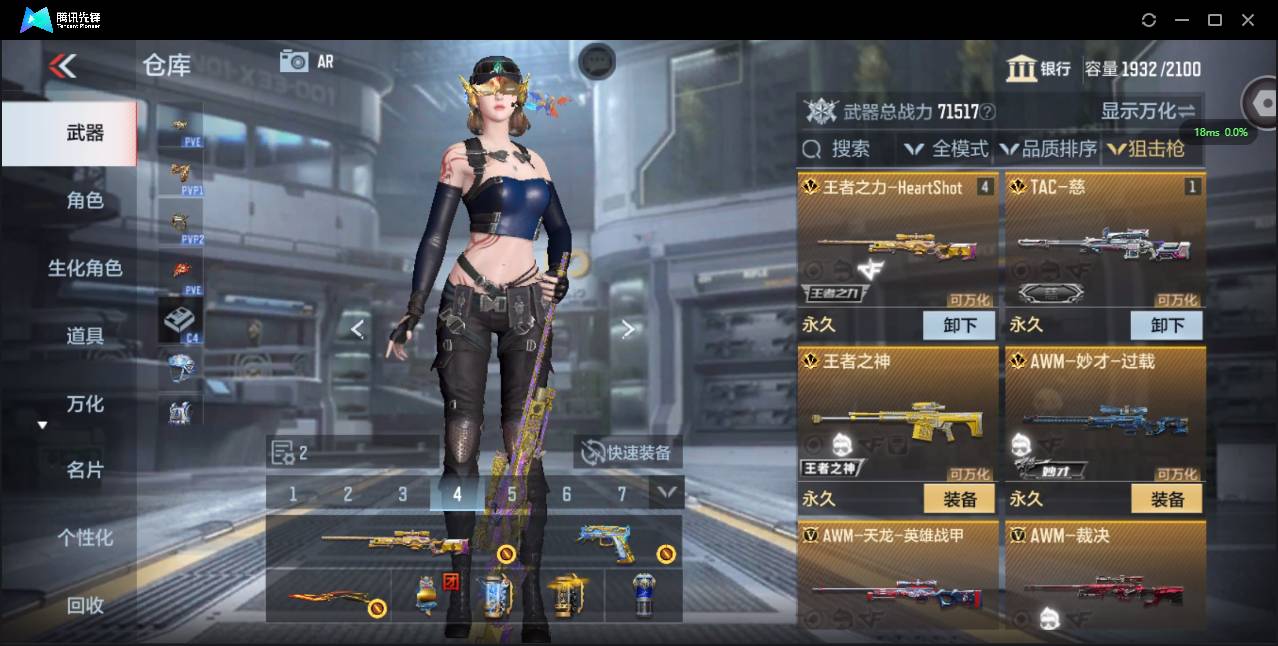
Task: Maximize the emulator window
Action: coord(1215,20)
